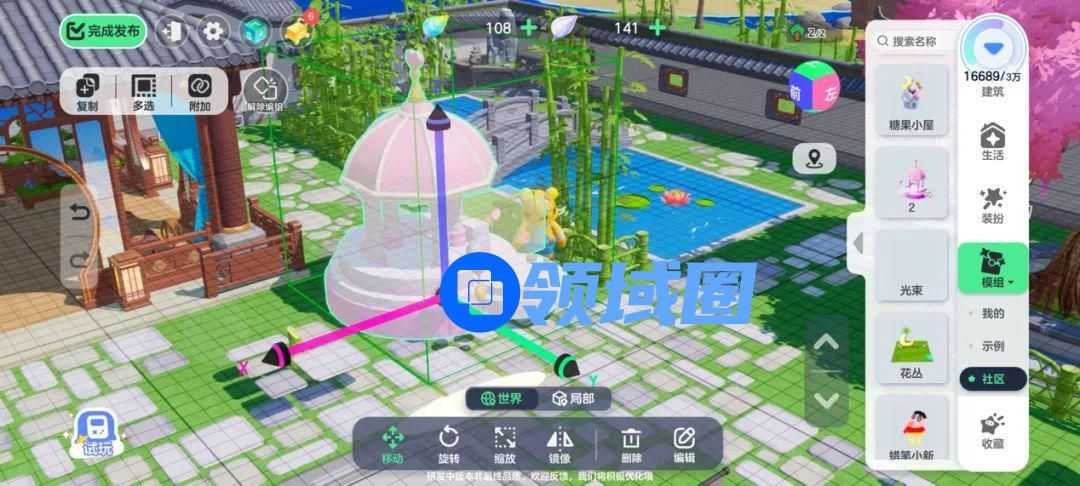
Task: Open the gear settings menu
Action: point(212,31)
